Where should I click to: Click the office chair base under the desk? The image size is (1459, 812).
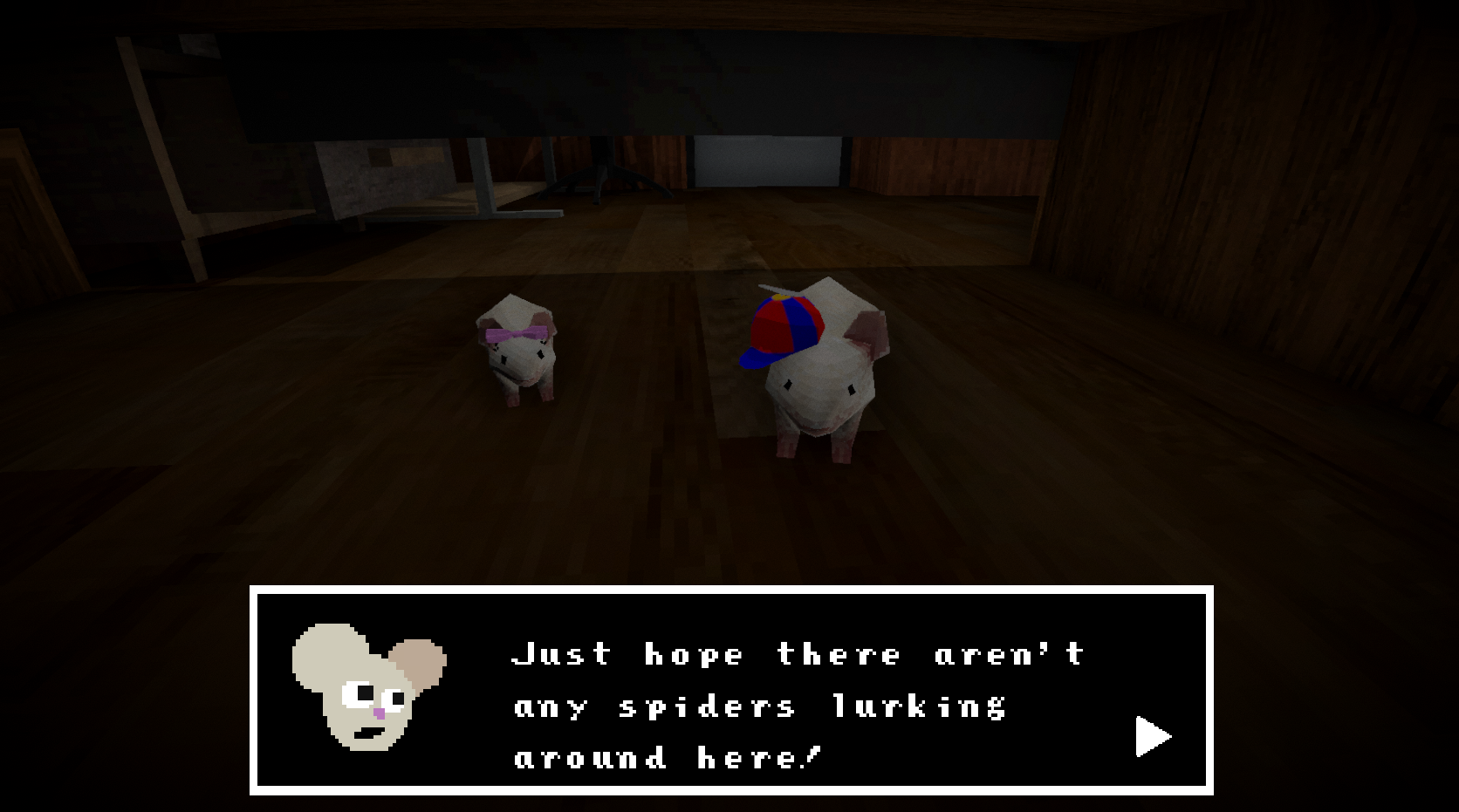[x=602, y=179]
